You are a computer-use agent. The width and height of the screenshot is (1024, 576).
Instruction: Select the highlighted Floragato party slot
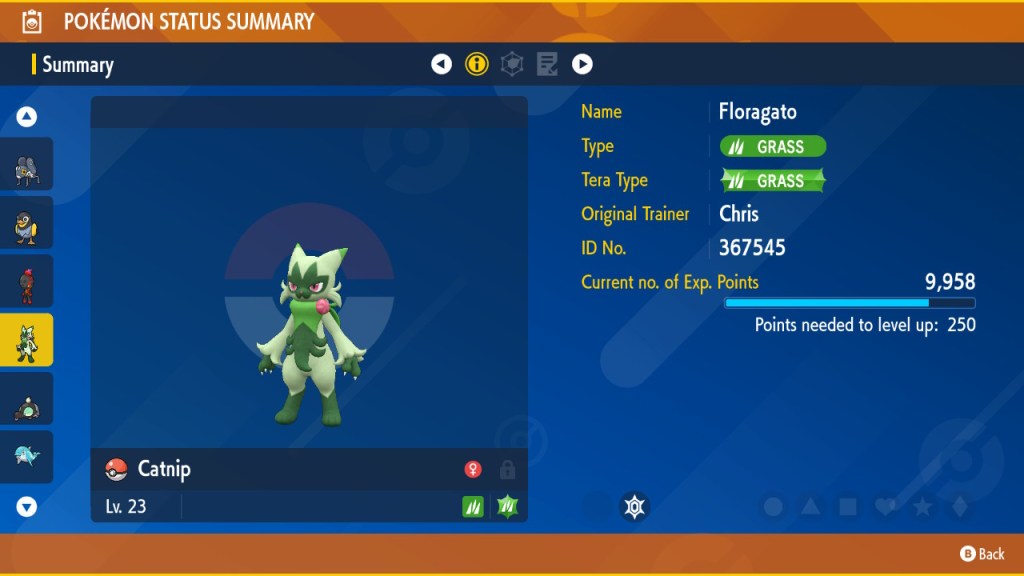[27, 341]
